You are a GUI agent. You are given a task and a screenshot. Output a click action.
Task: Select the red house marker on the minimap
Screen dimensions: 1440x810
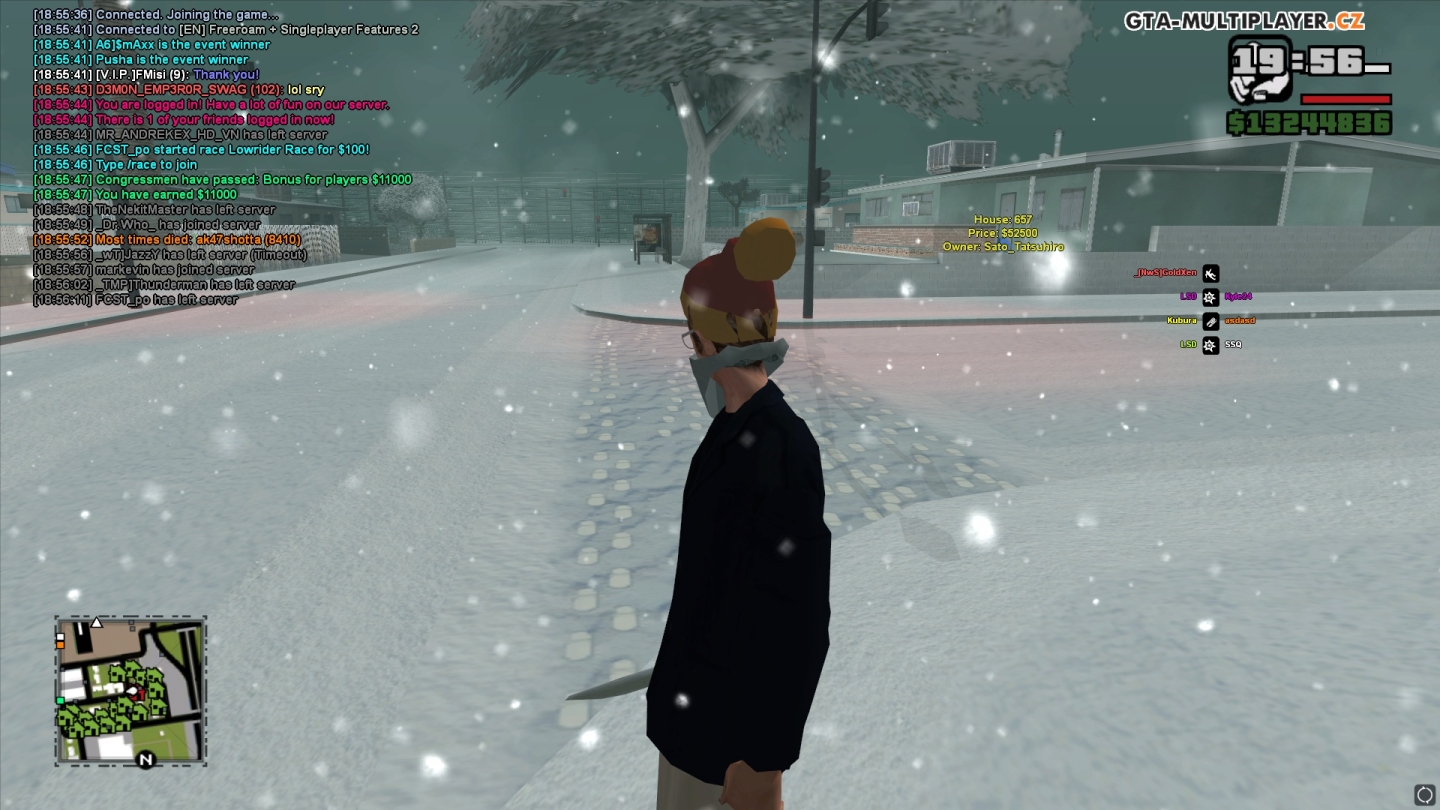tap(140, 693)
